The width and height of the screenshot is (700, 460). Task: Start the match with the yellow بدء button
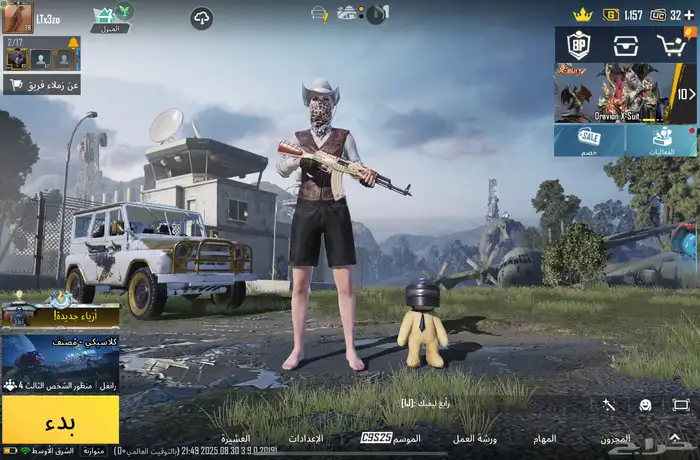pos(60,419)
